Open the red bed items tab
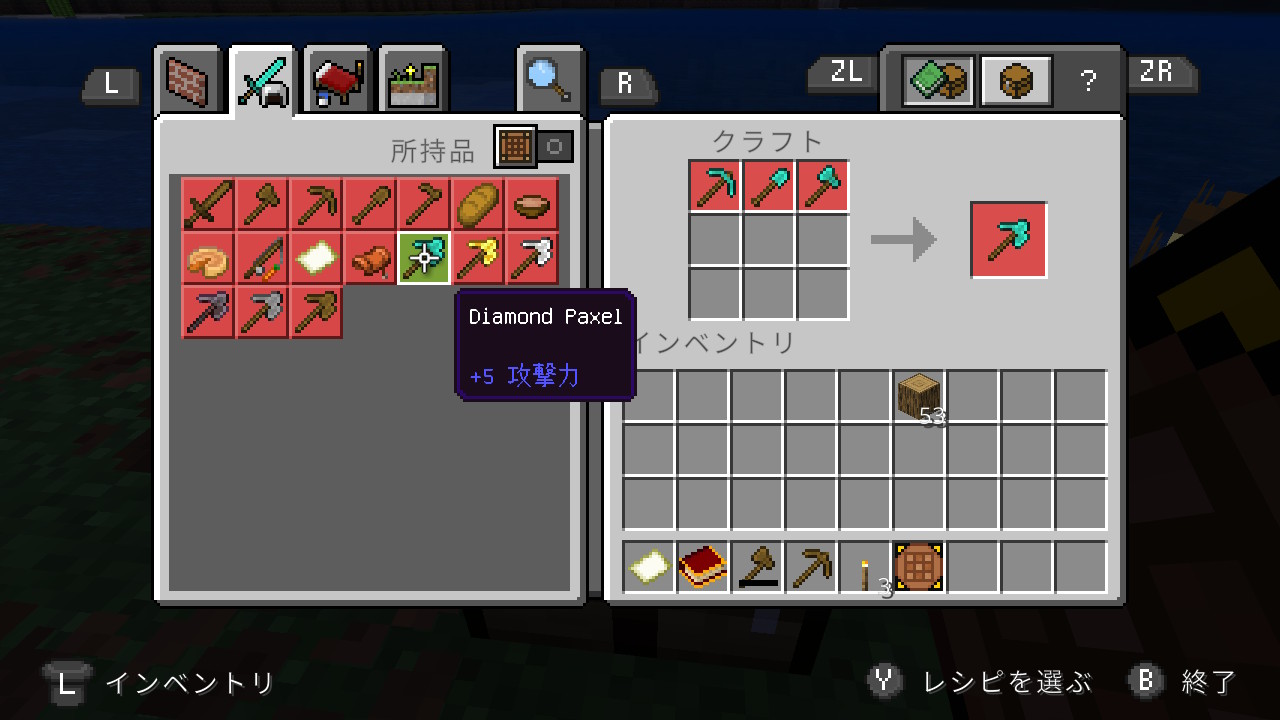 [x=337, y=82]
